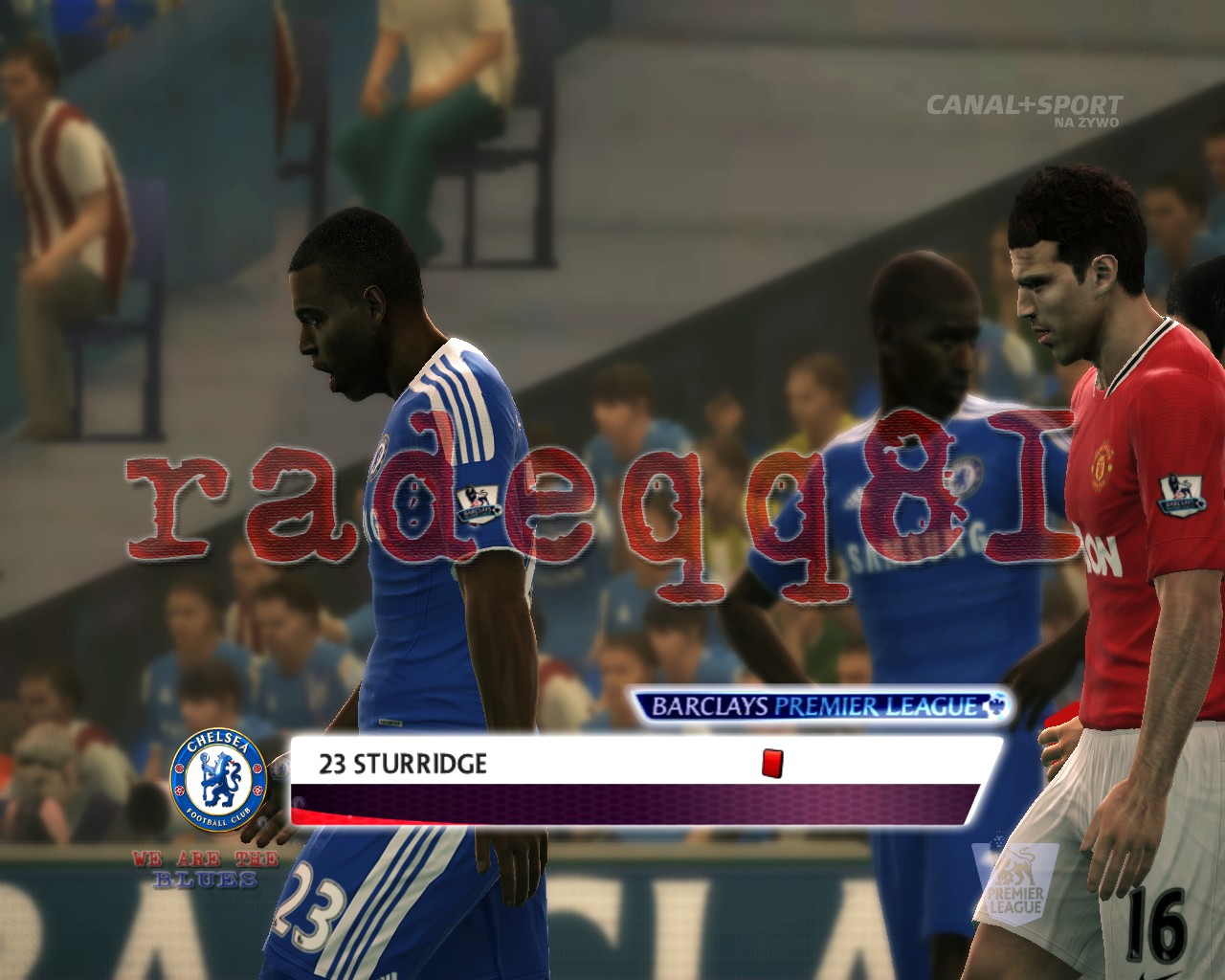Click the Canal+ Sport channel logo
This screenshot has width=1225, height=980.
(1023, 106)
